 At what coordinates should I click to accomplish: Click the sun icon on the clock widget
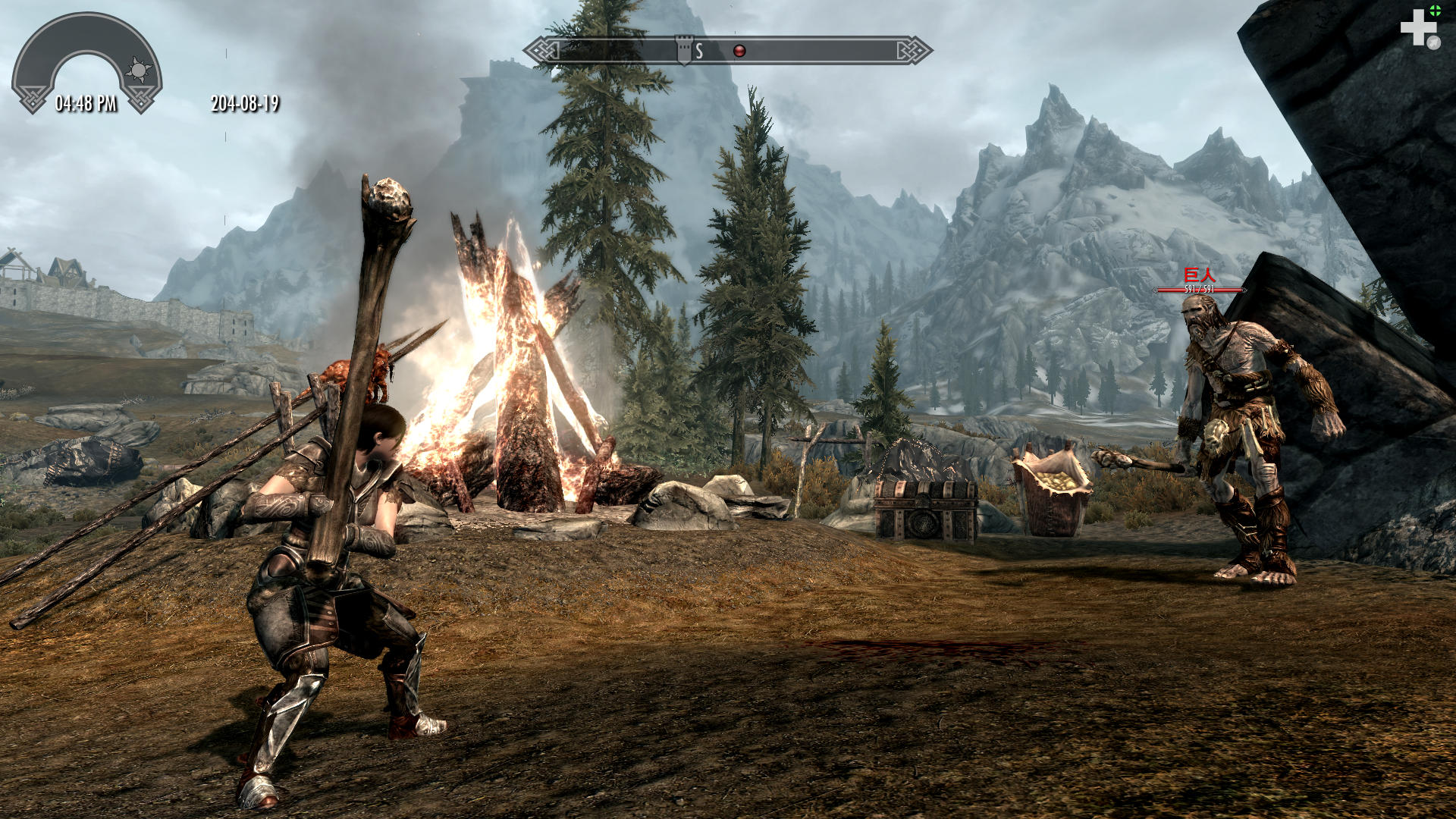point(138,71)
